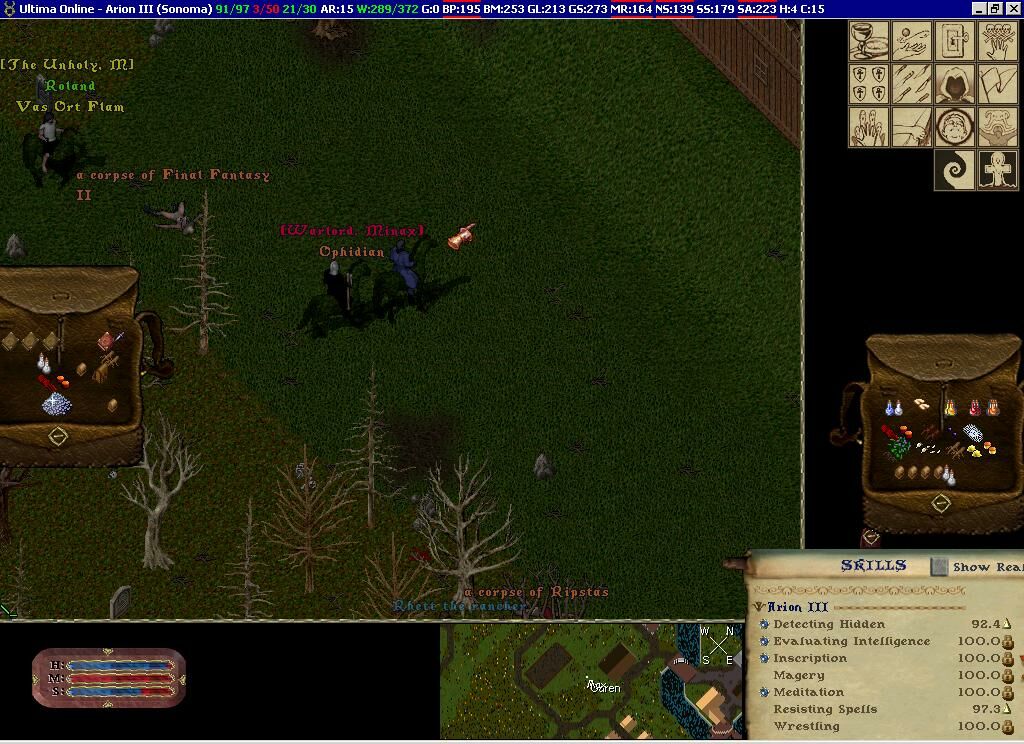
Task: Close the Ultima Online window
Action: click(1012, 9)
